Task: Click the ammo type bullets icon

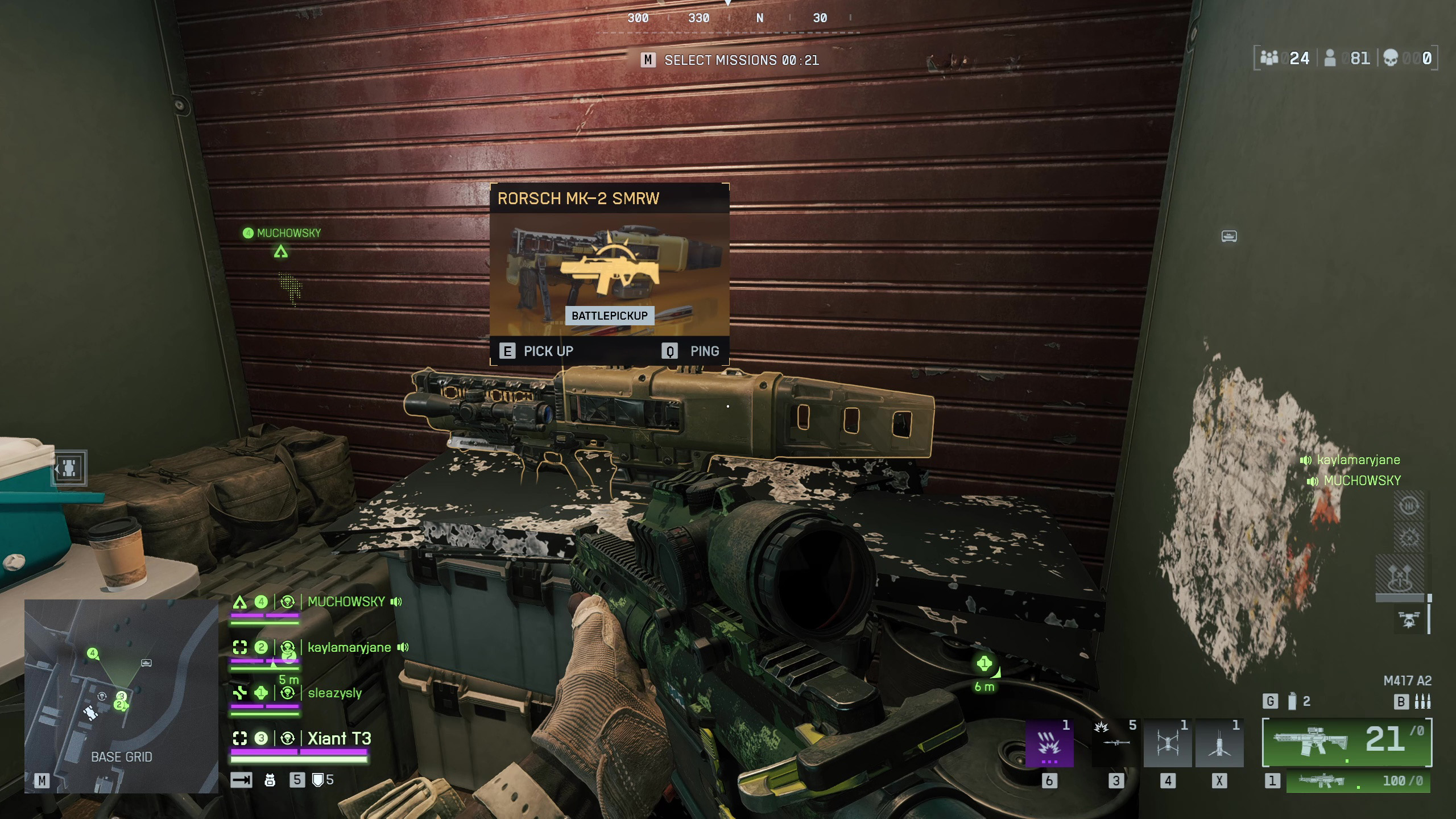Action: [1422, 702]
